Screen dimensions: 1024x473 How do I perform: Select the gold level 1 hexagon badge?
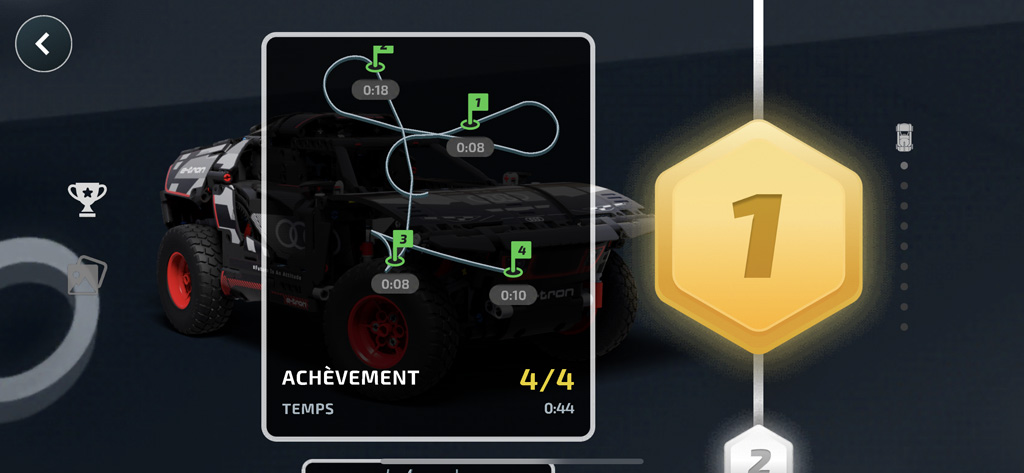(758, 236)
